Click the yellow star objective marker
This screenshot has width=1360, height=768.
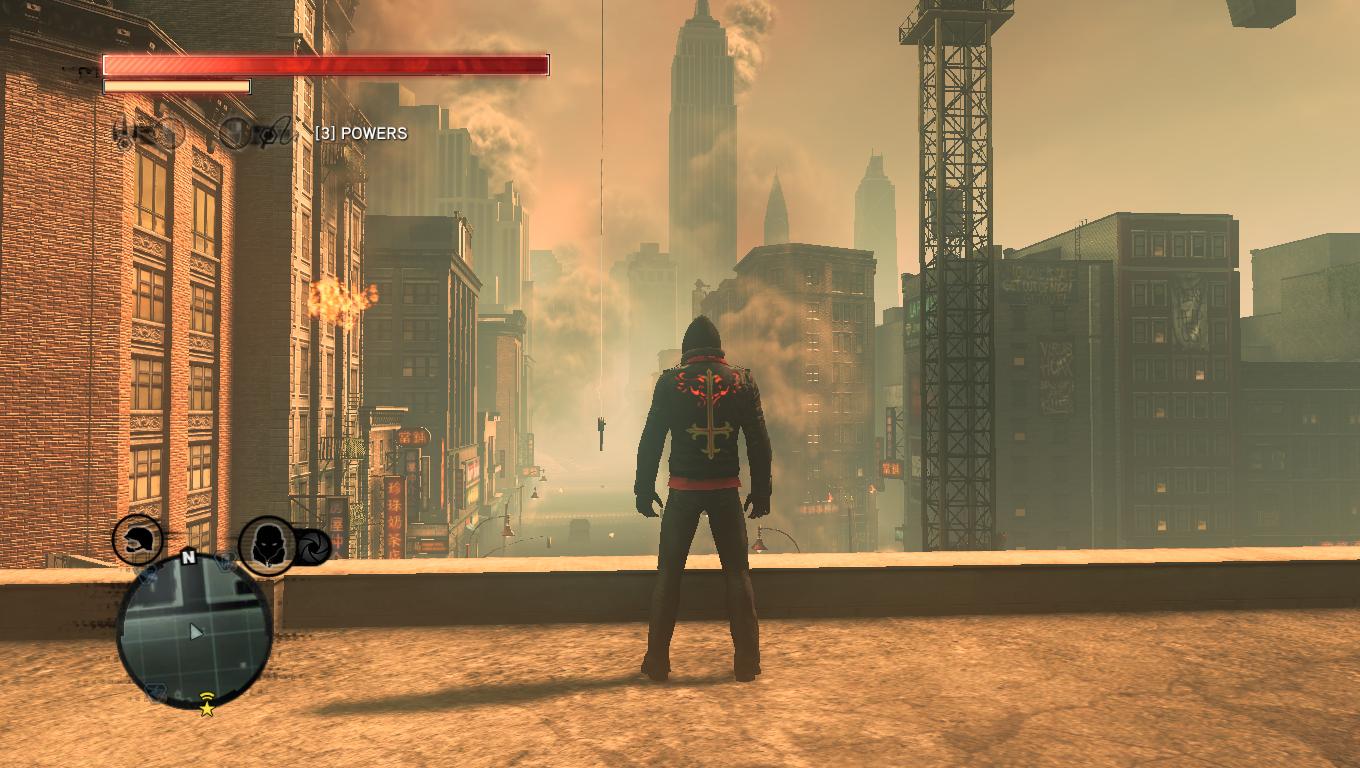tap(207, 708)
